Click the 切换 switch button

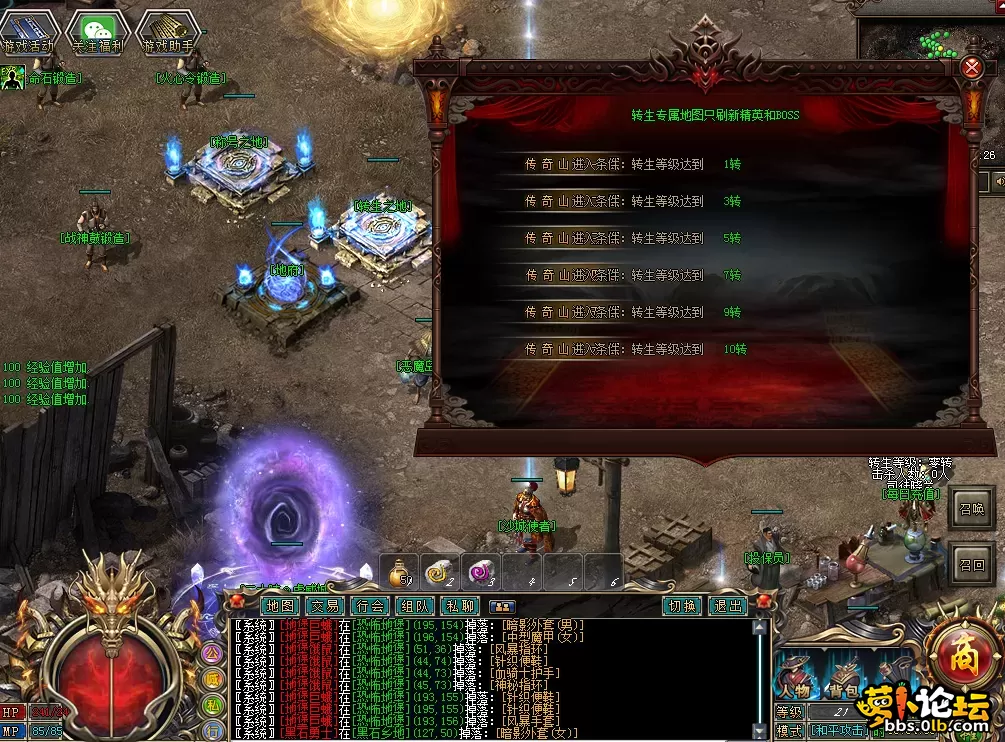tap(682, 606)
